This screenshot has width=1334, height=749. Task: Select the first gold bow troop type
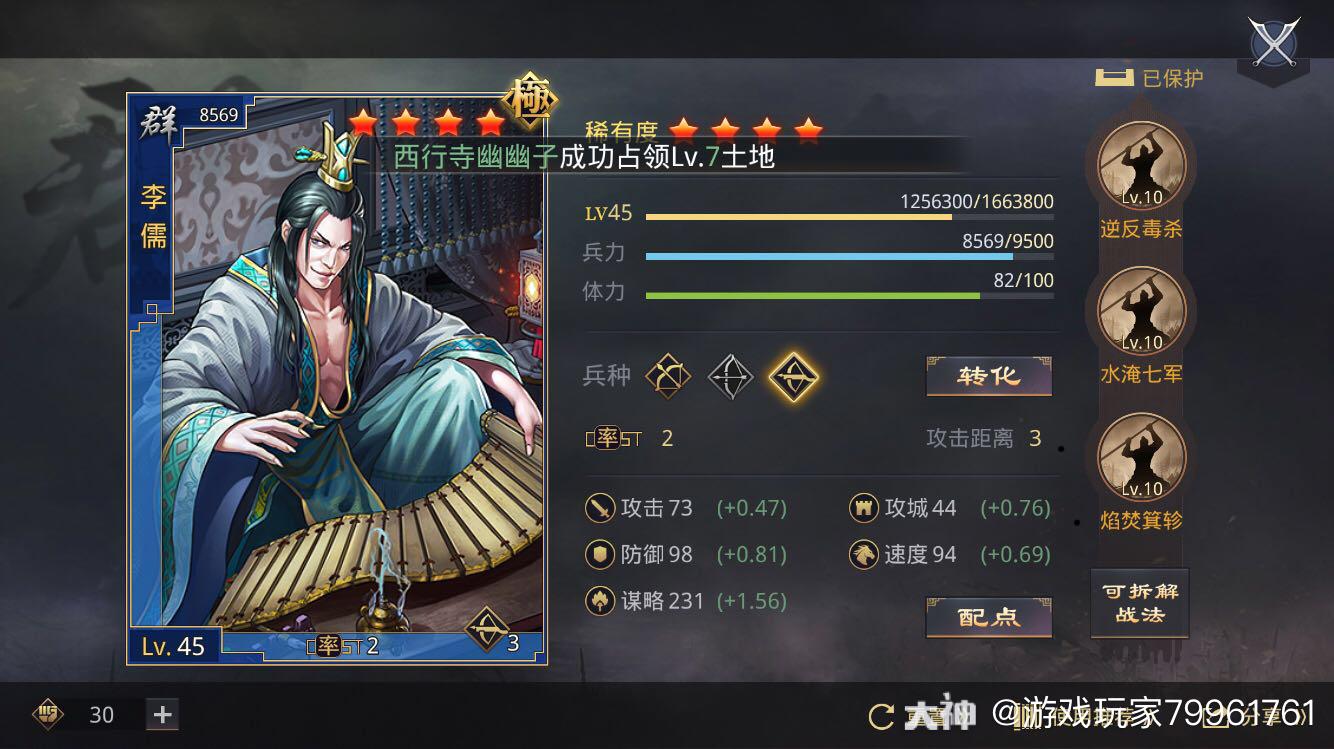[x=668, y=374]
